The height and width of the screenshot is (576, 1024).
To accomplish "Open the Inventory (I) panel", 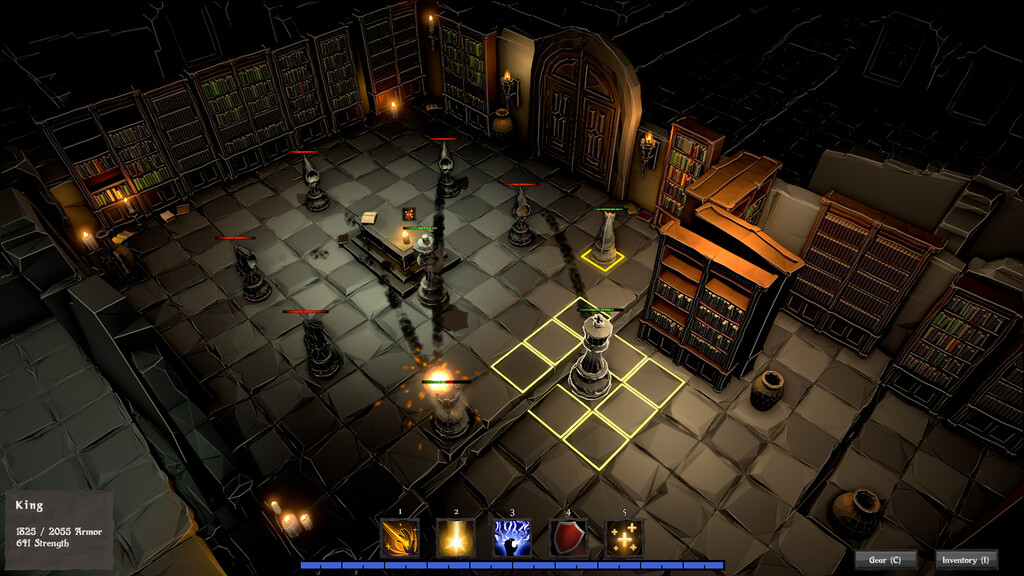I will tap(966, 560).
